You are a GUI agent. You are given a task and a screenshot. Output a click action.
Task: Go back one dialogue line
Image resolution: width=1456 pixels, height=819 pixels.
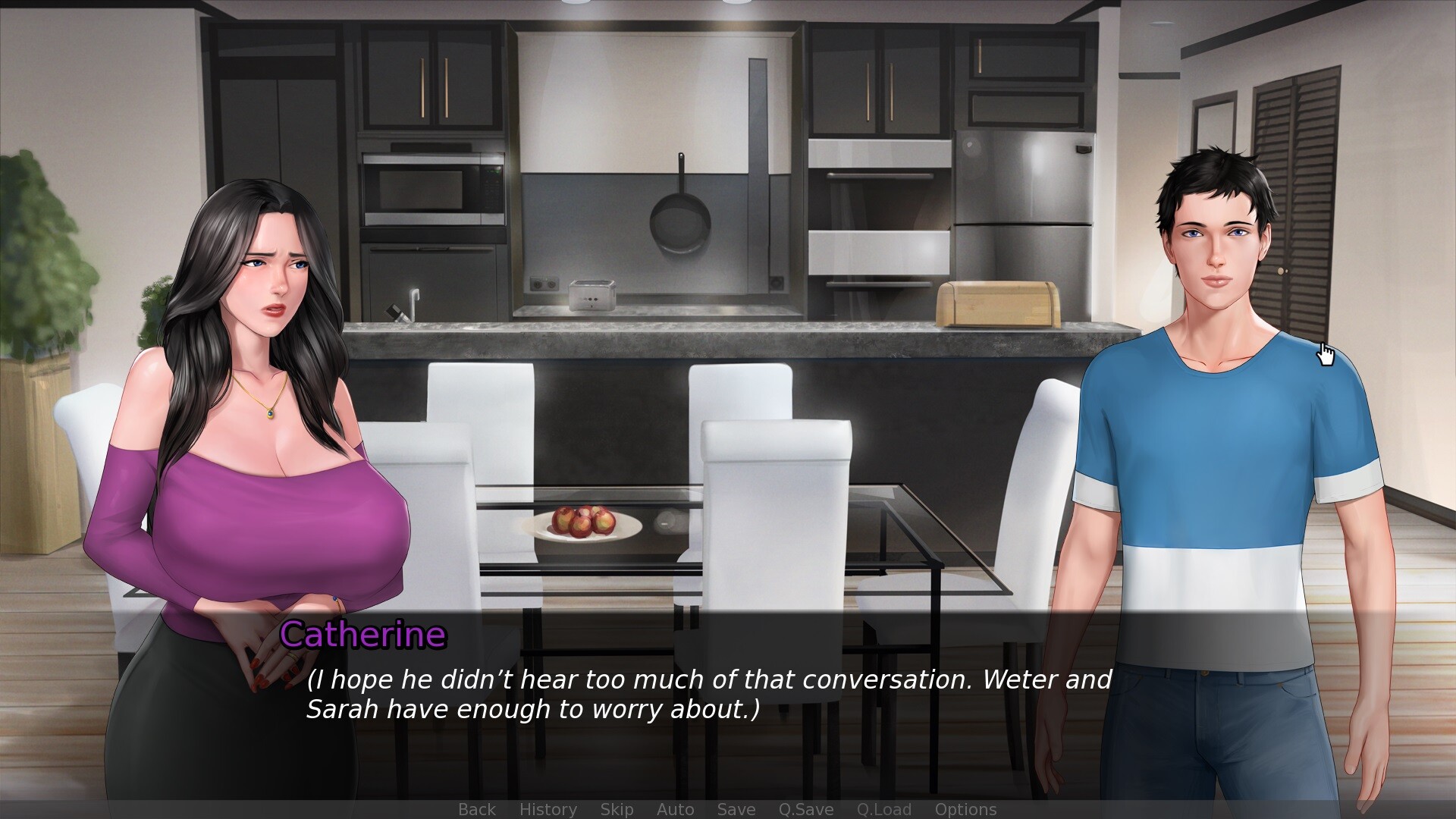point(477,809)
